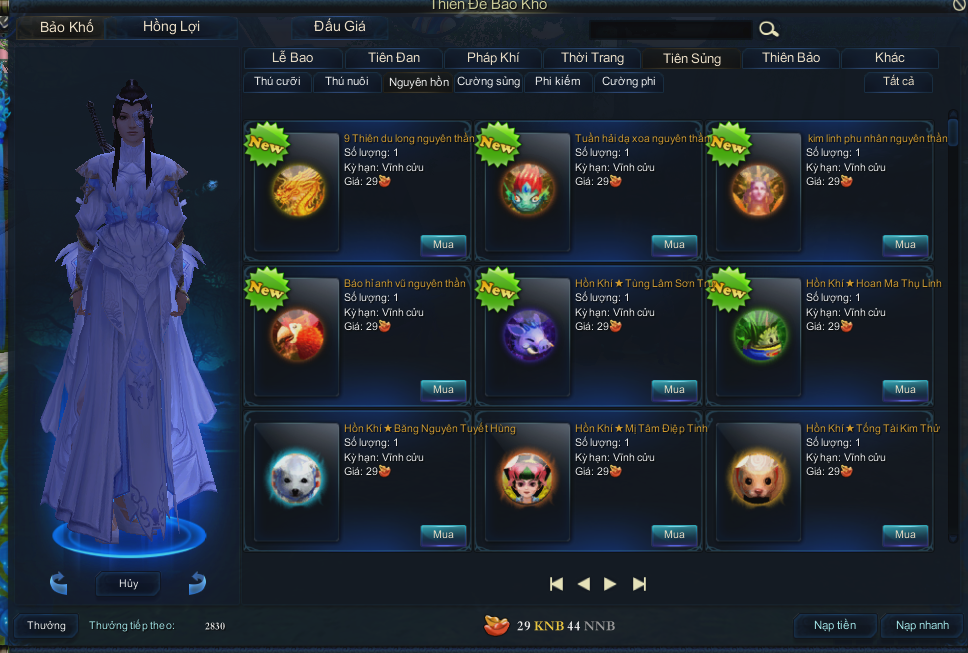Choose the Pháp Khí category

tap(490, 58)
